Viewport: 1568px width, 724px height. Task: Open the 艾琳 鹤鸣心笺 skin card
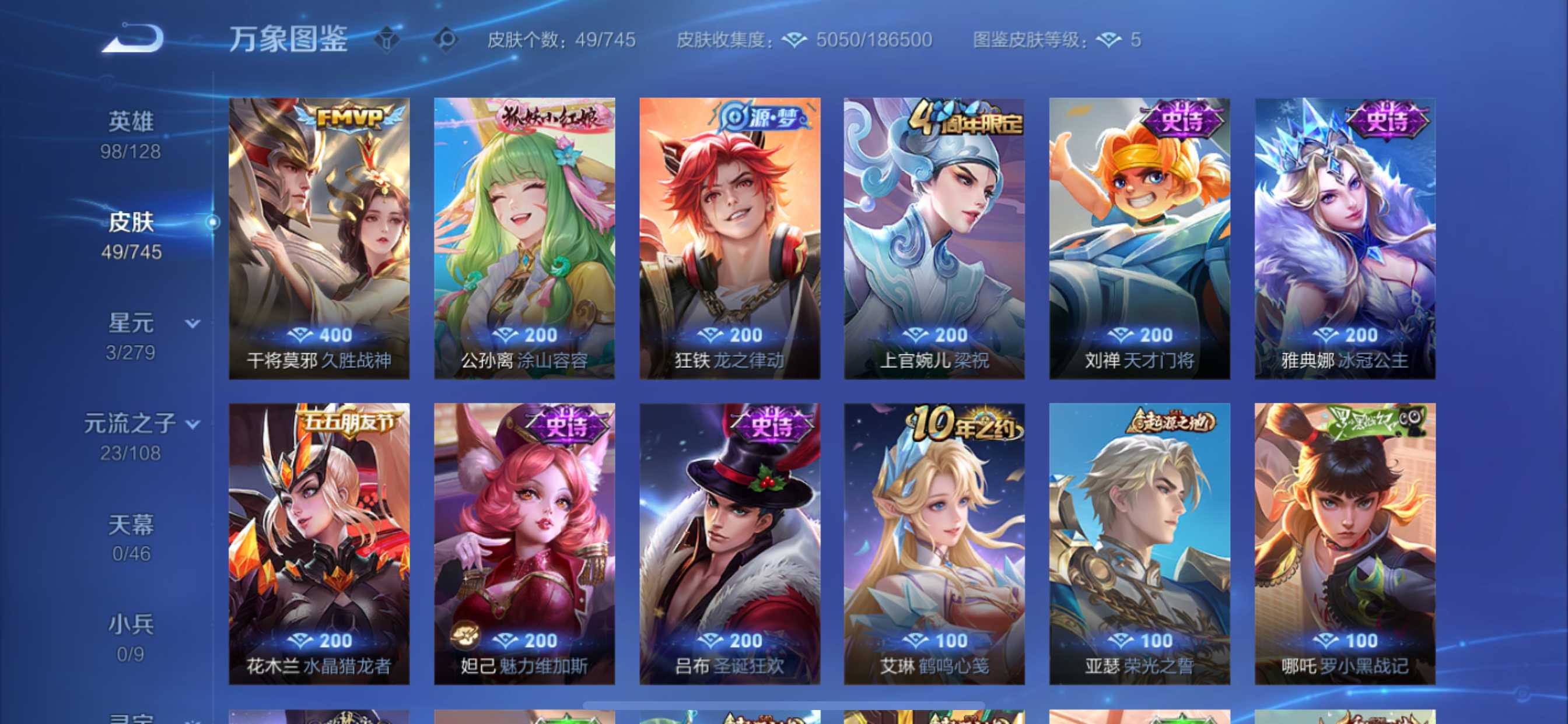click(x=934, y=543)
